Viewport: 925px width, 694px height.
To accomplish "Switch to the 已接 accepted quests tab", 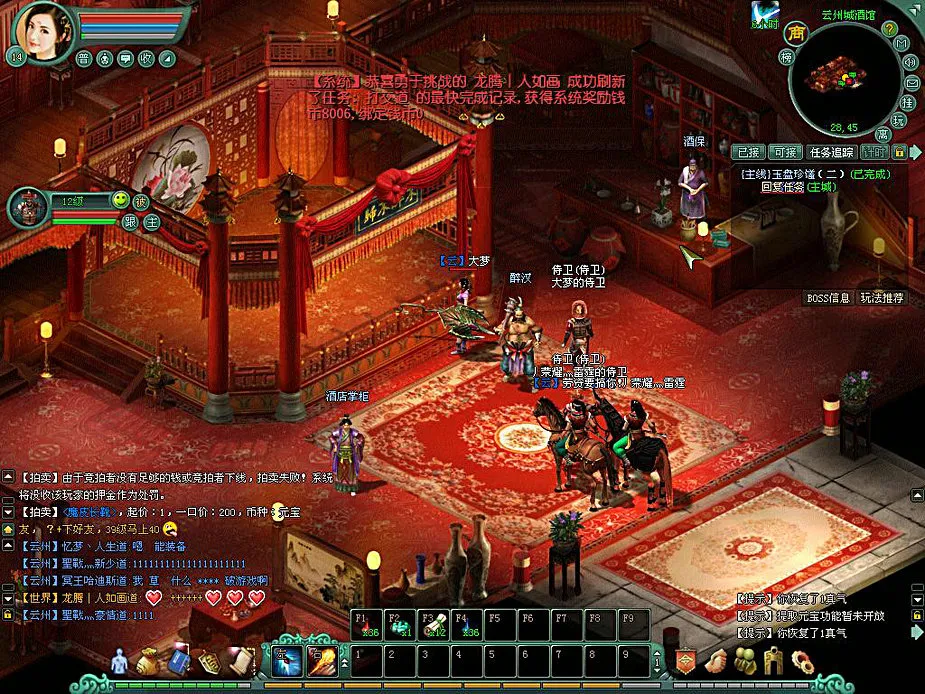I will click(748, 152).
